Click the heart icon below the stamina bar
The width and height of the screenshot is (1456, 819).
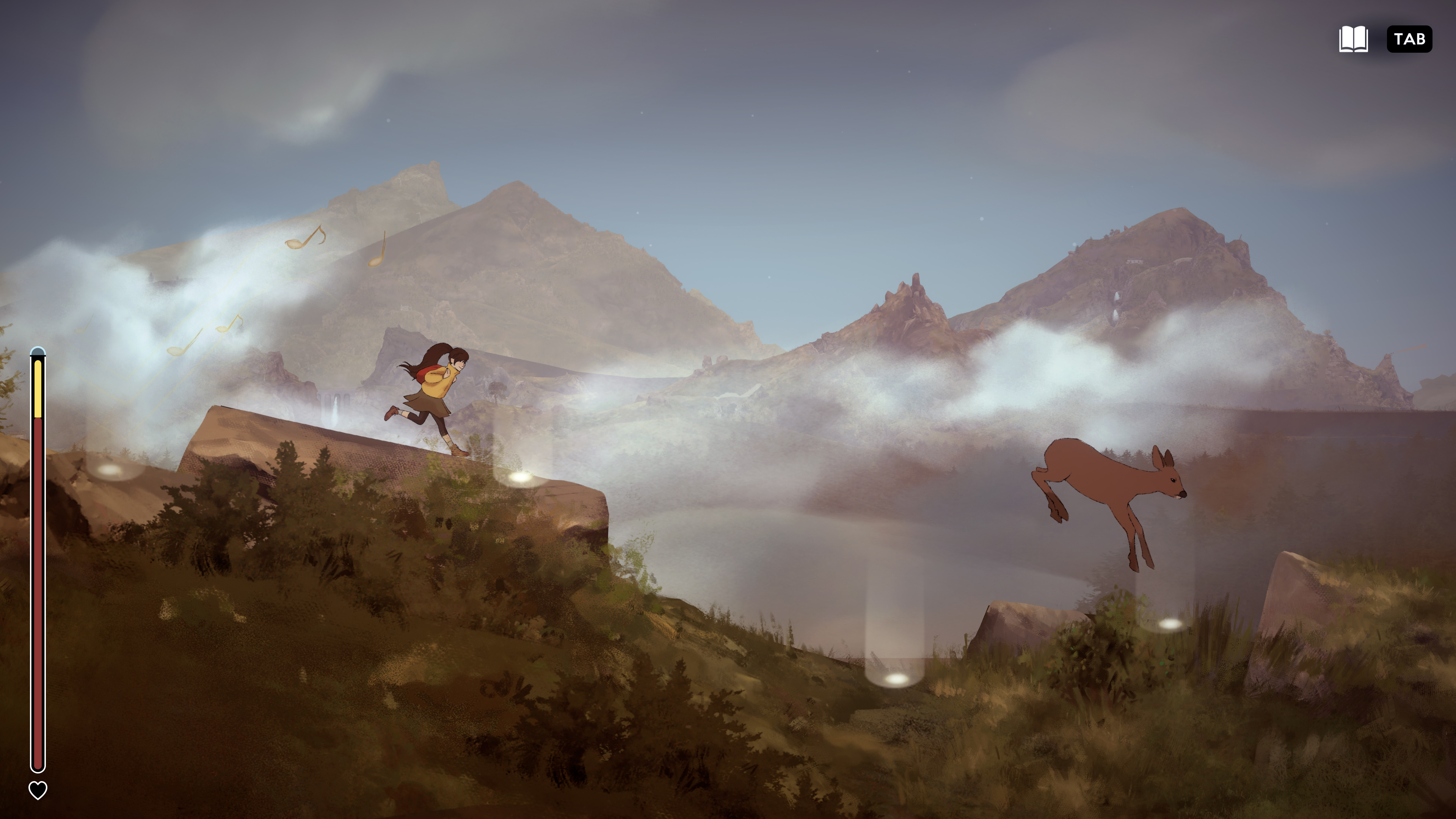(x=37, y=787)
